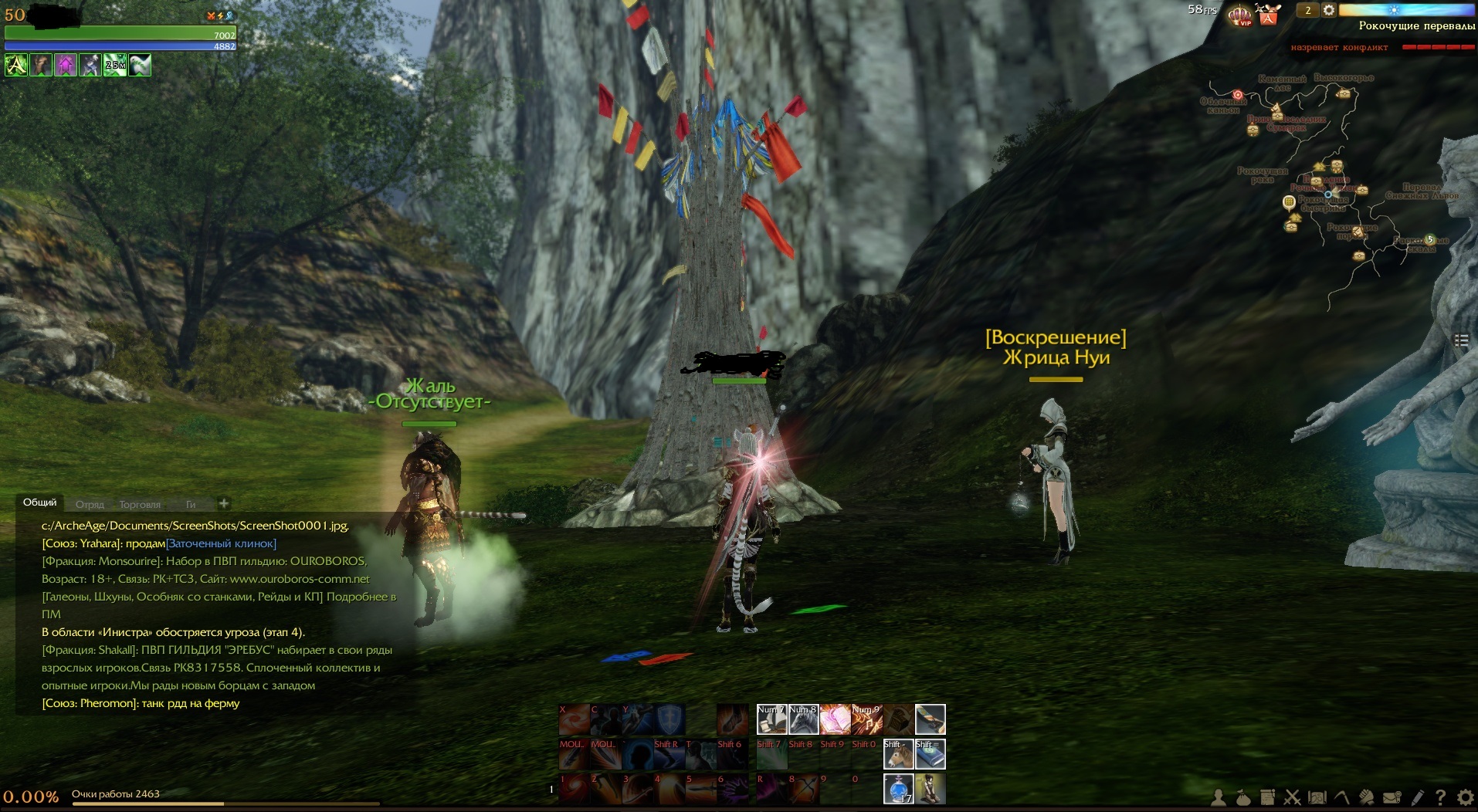Open game settings gear in bottom corner
1478x812 pixels.
point(1465,797)
